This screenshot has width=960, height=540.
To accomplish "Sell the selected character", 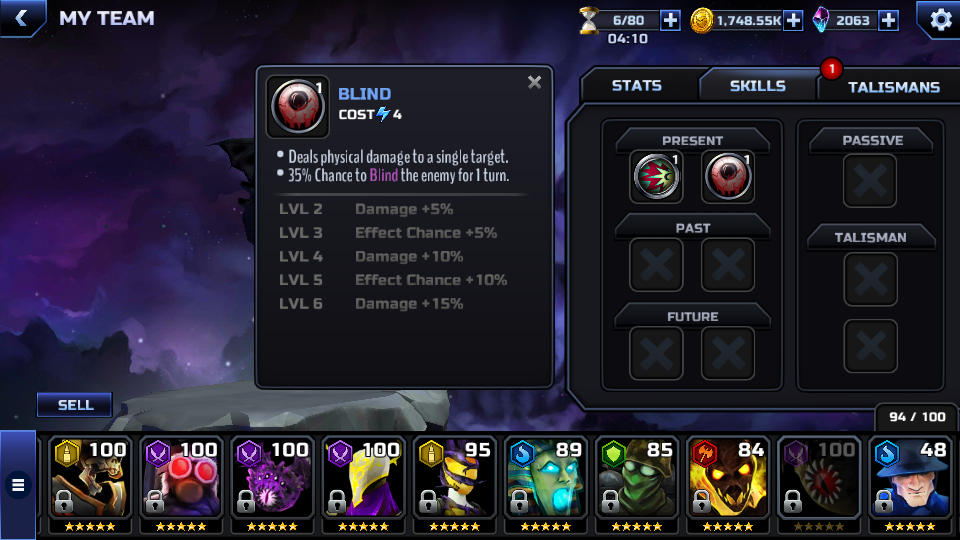I will click(75, 405).
